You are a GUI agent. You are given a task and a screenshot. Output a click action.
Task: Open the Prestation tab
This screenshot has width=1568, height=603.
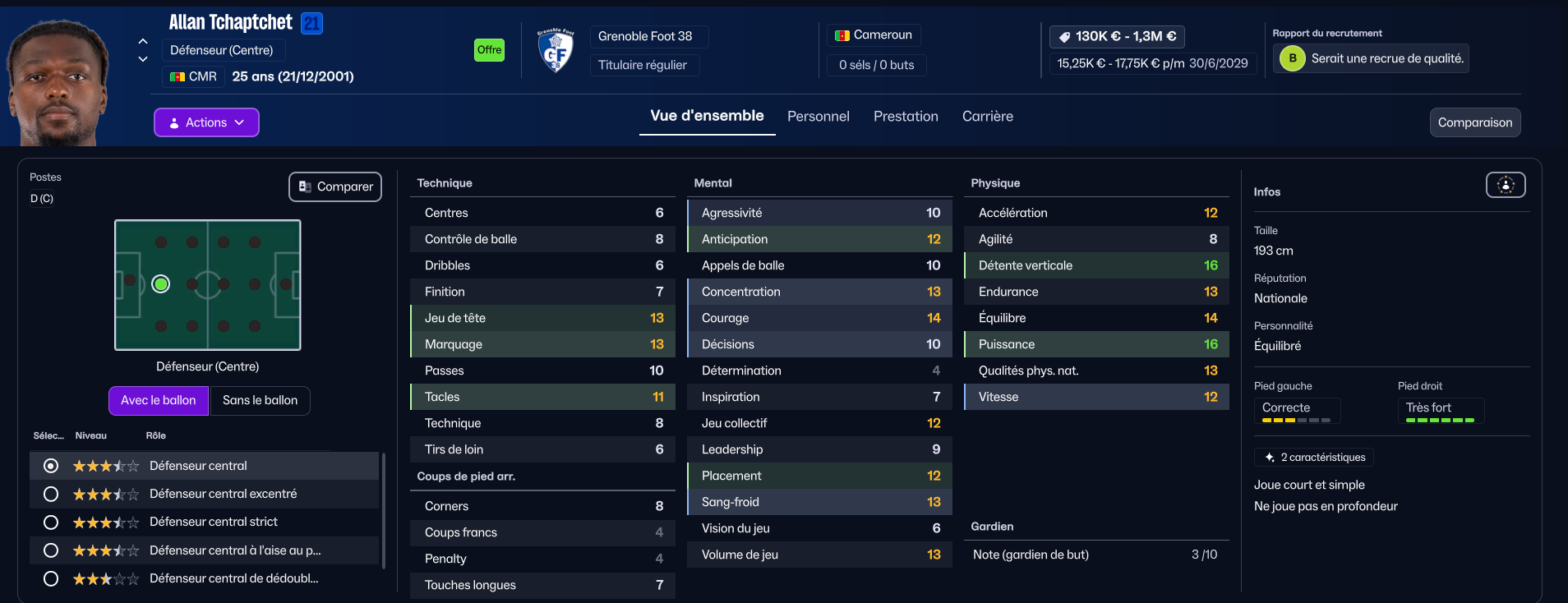(906, 117)
